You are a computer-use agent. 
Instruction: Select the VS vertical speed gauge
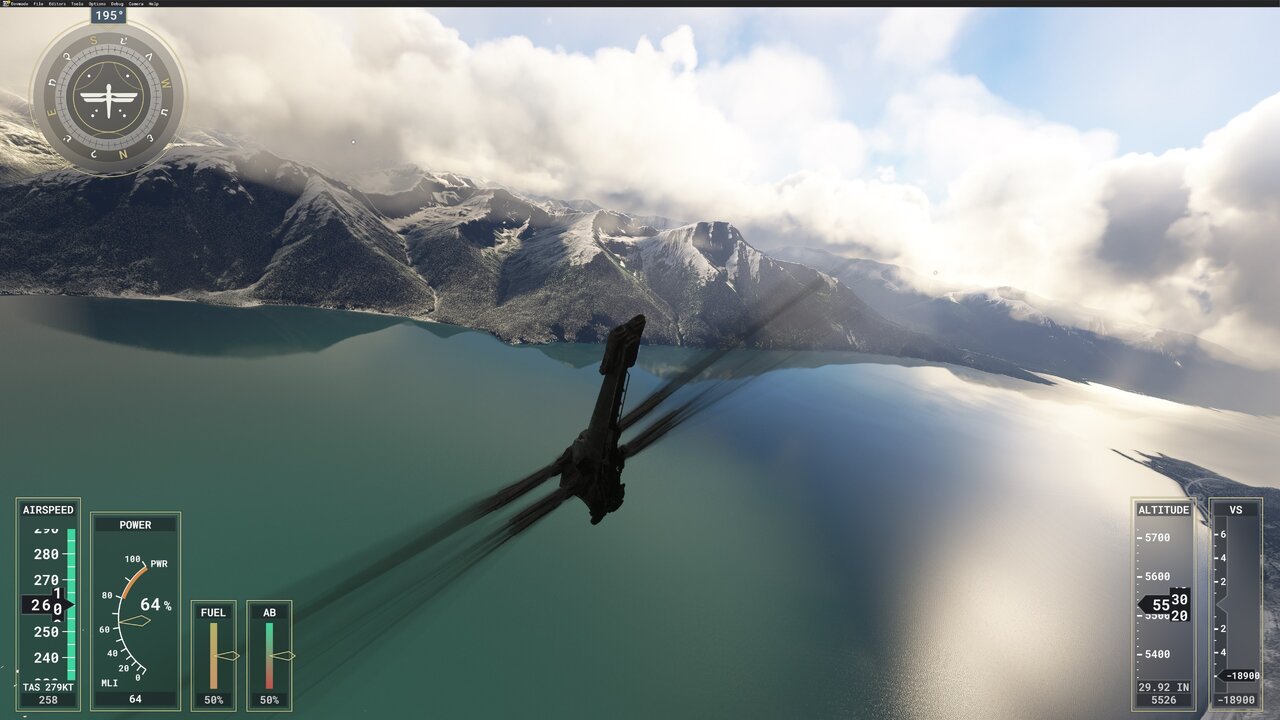click(x=1237, y=600)
